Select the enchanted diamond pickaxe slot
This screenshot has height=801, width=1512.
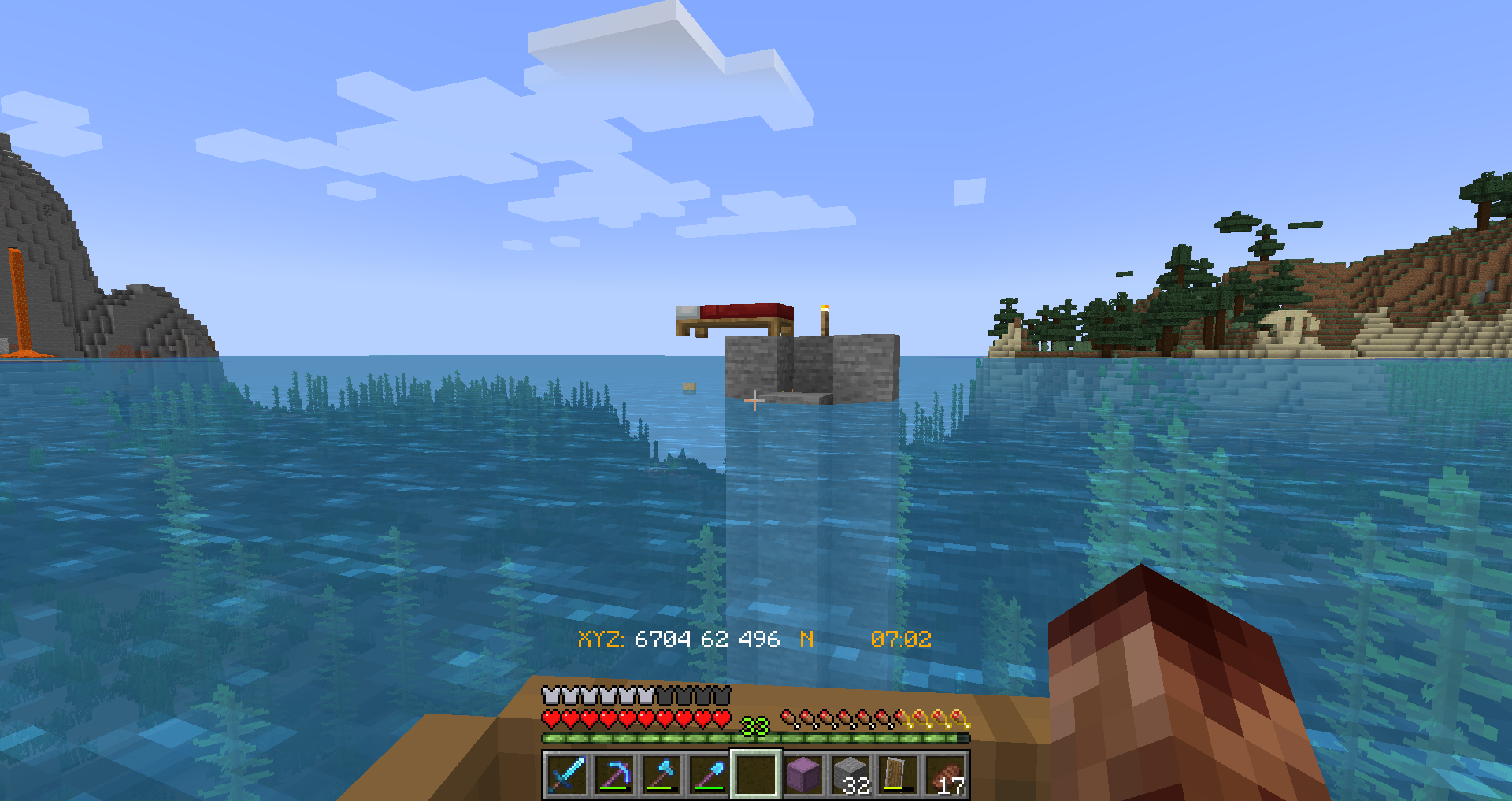coord(614,774)
